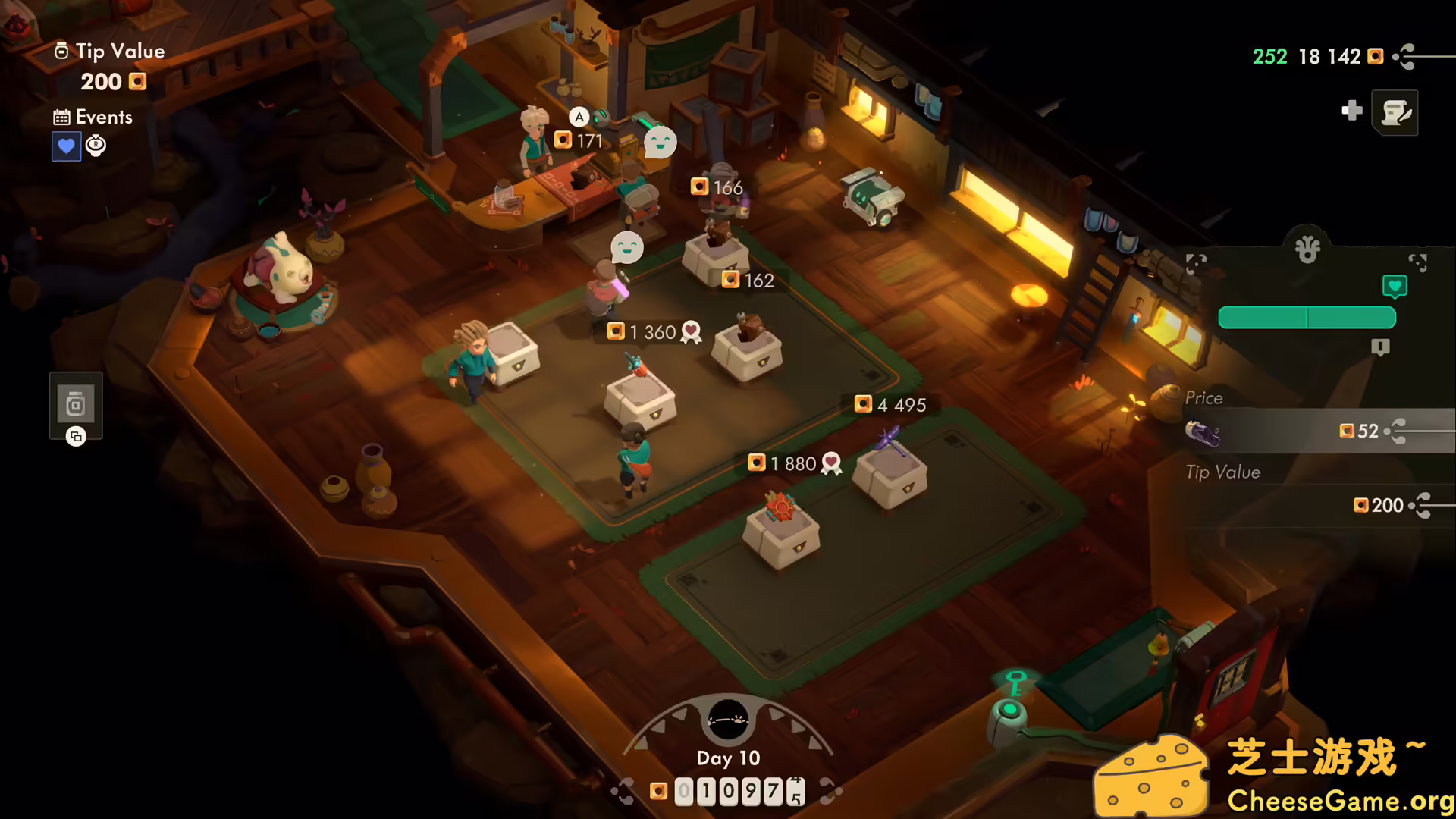Click the Price label on the right panel
The height and width of the screenshot is (819, 1456).
point(1203,397)
